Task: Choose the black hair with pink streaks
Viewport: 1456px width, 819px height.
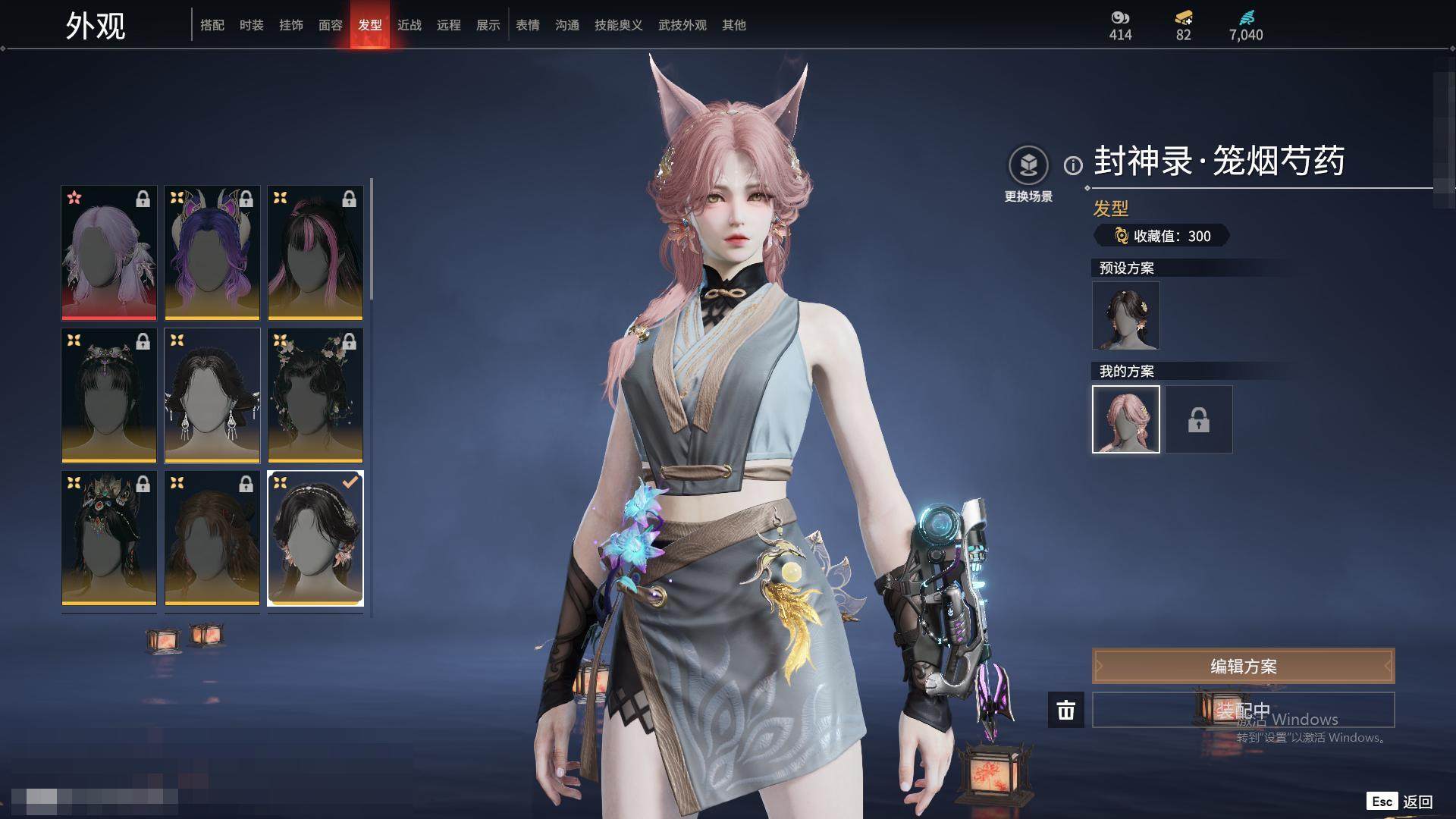Action: click(315, 253)
